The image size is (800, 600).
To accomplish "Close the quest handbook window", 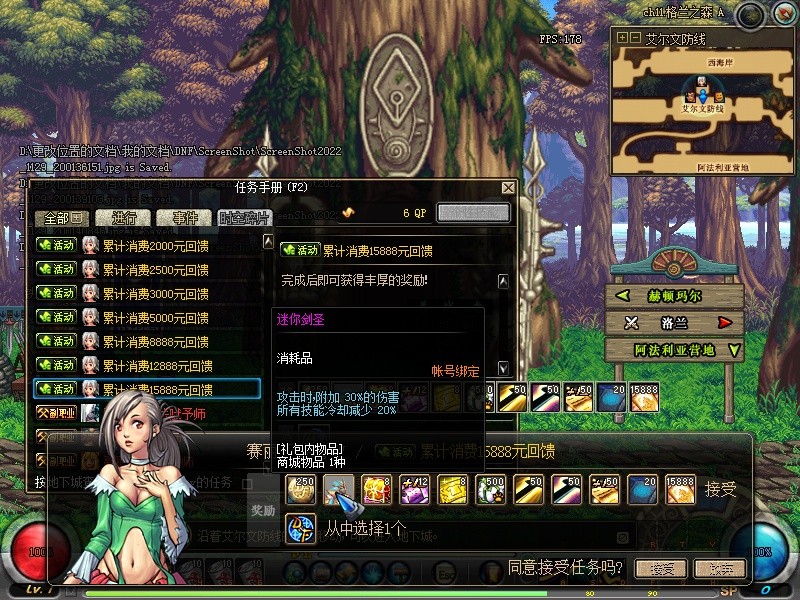I will (508, 188).
